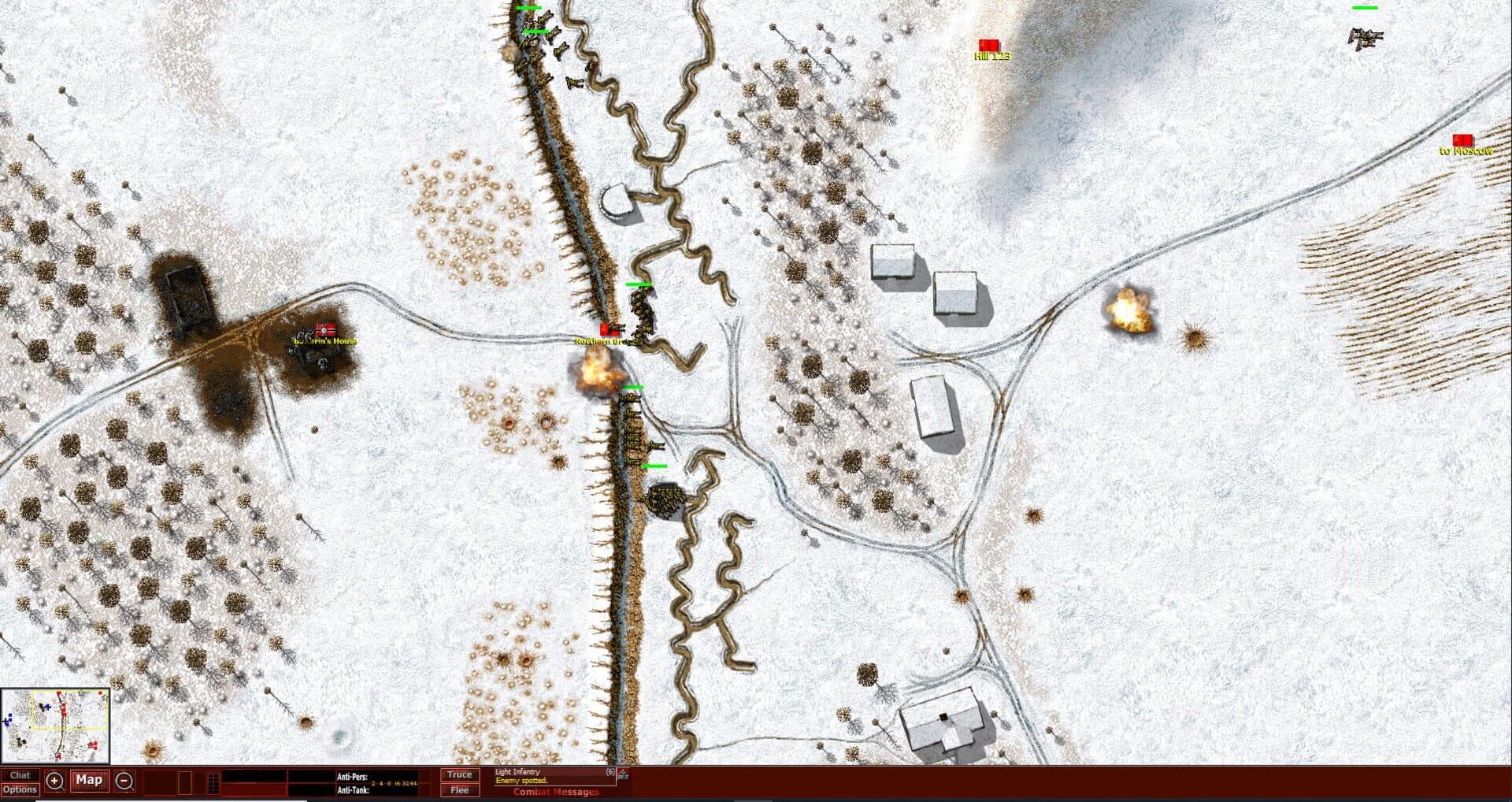Click the Combat Messages header
The height and width of the screenshot is (802, 1512).
555,792
